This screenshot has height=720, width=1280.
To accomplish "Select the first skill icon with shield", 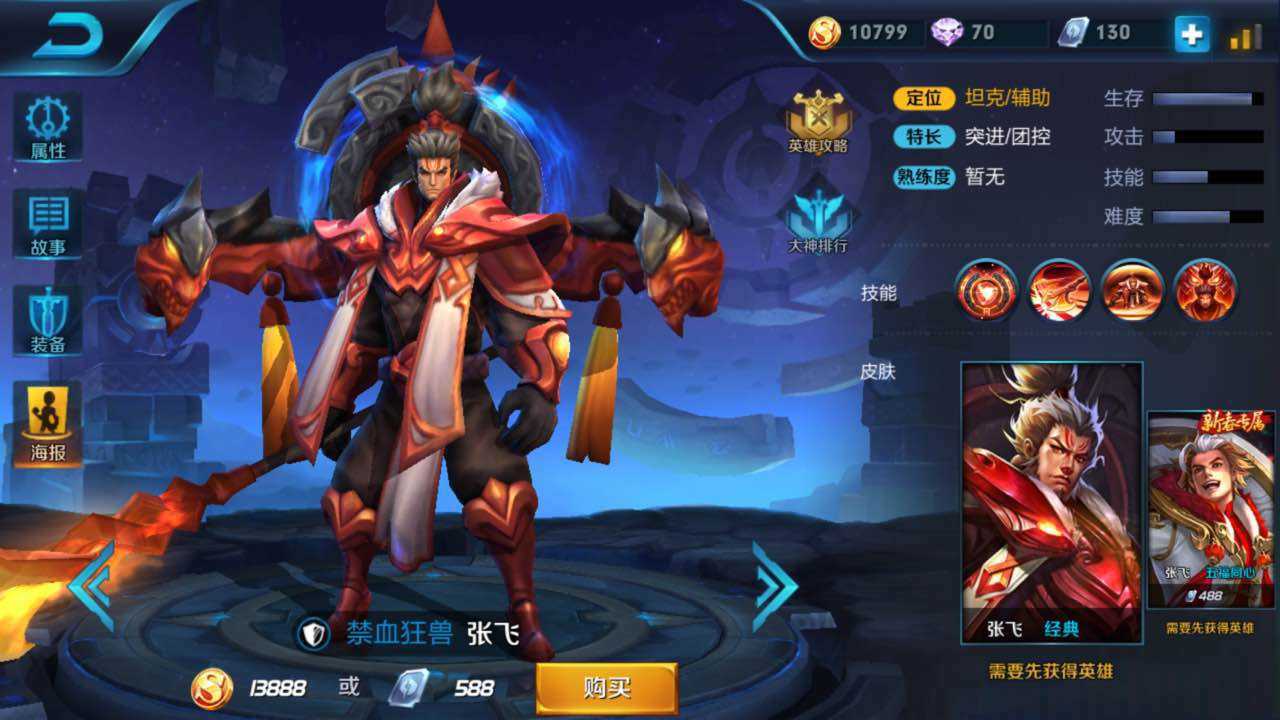I will click(x=986, y=291).
